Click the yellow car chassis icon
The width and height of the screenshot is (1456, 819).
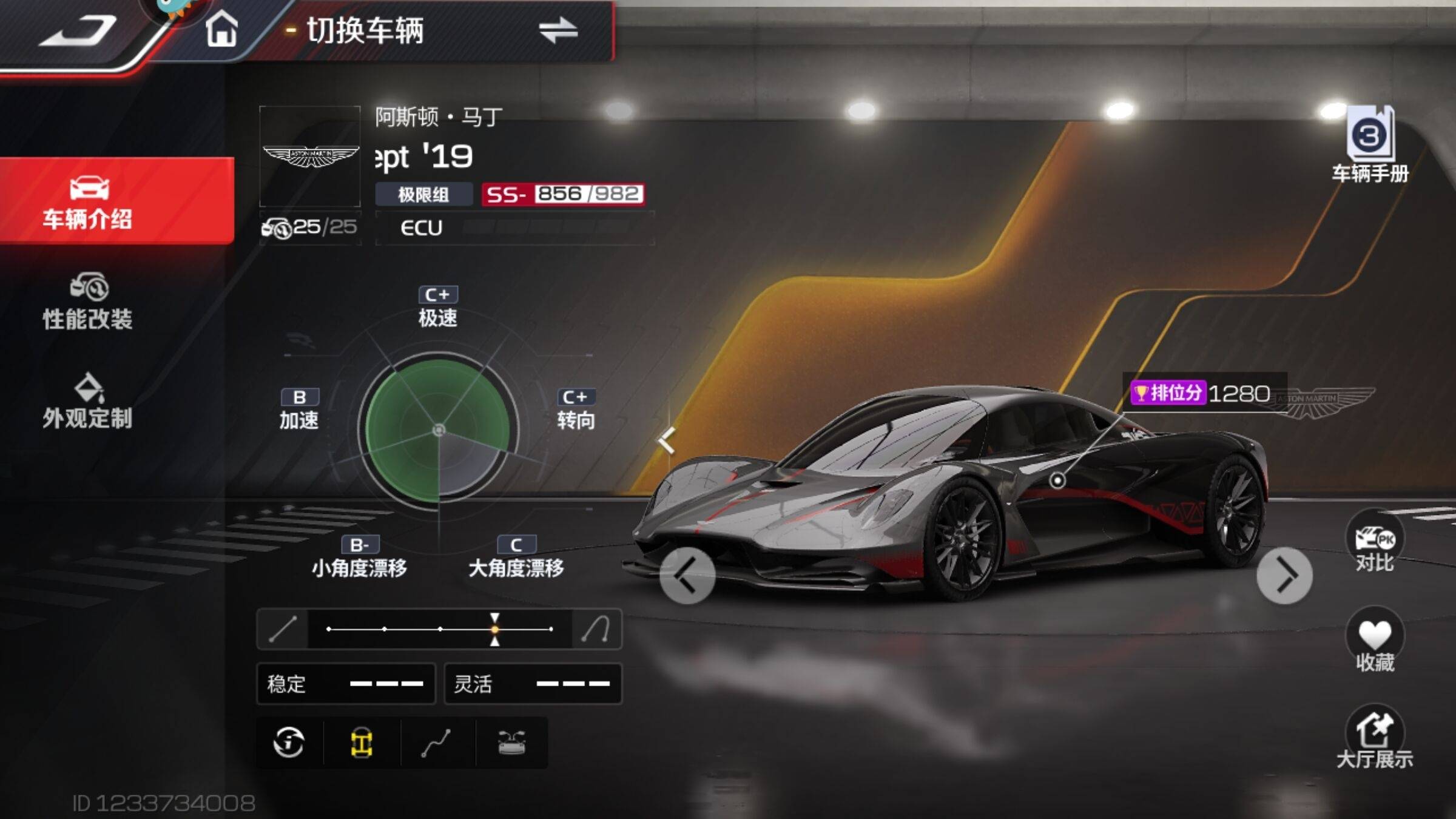[362, 743]
